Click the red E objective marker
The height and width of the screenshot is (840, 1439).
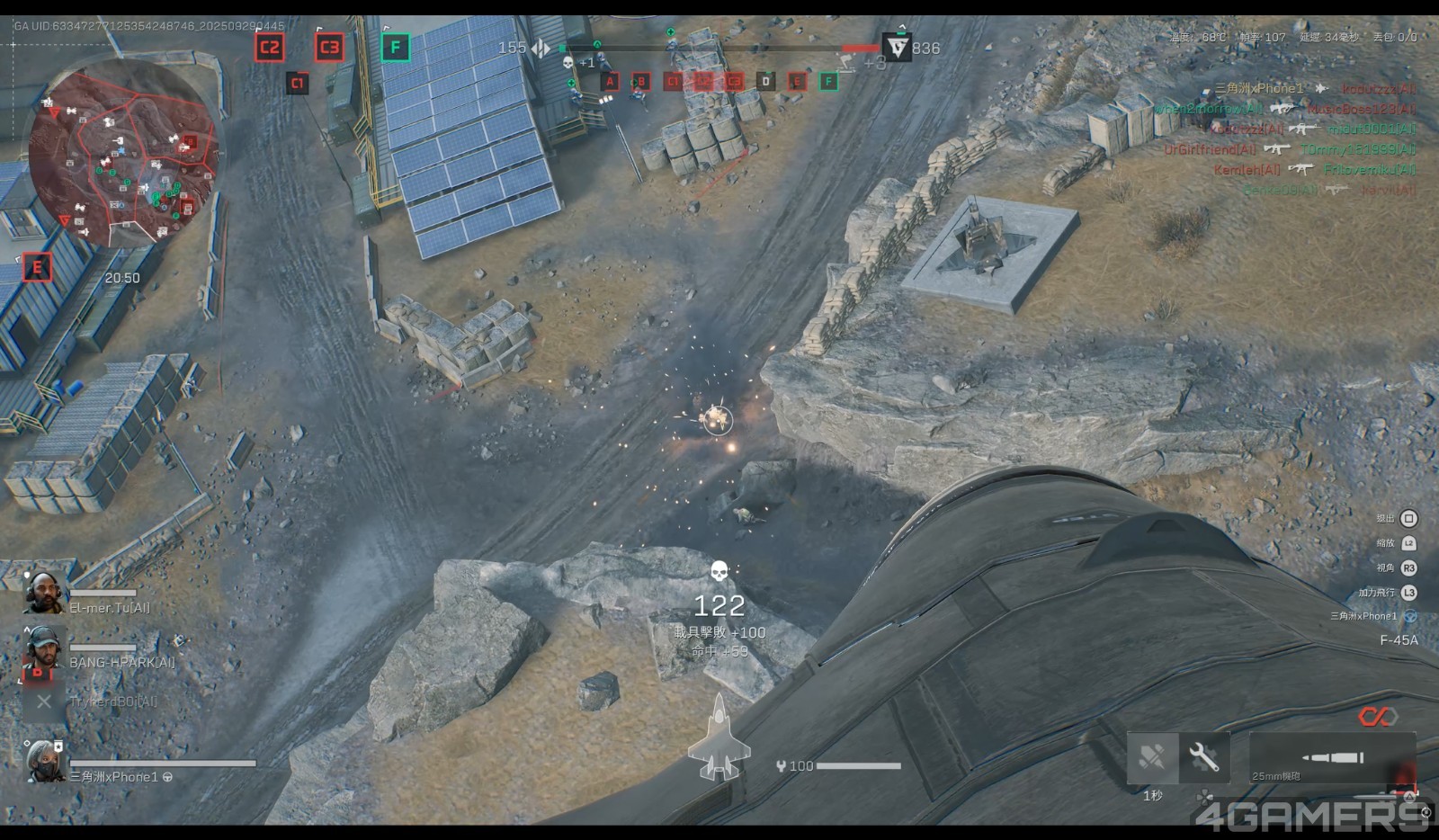(x=37, y=267)
